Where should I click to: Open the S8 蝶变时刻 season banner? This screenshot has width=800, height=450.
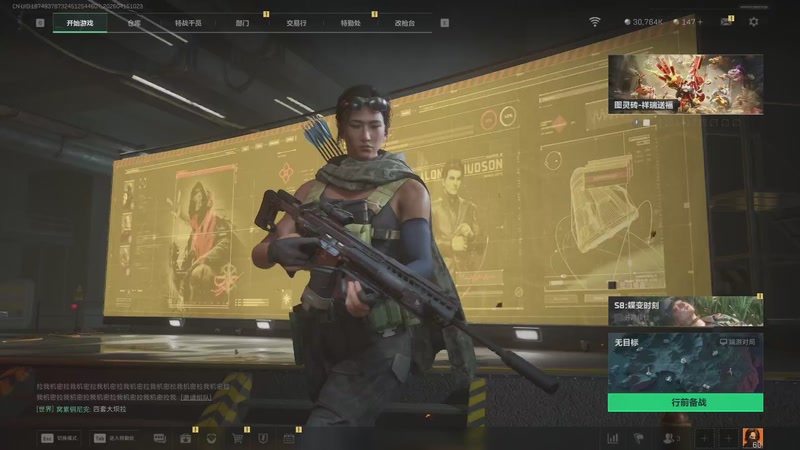(x=685, y=311)
